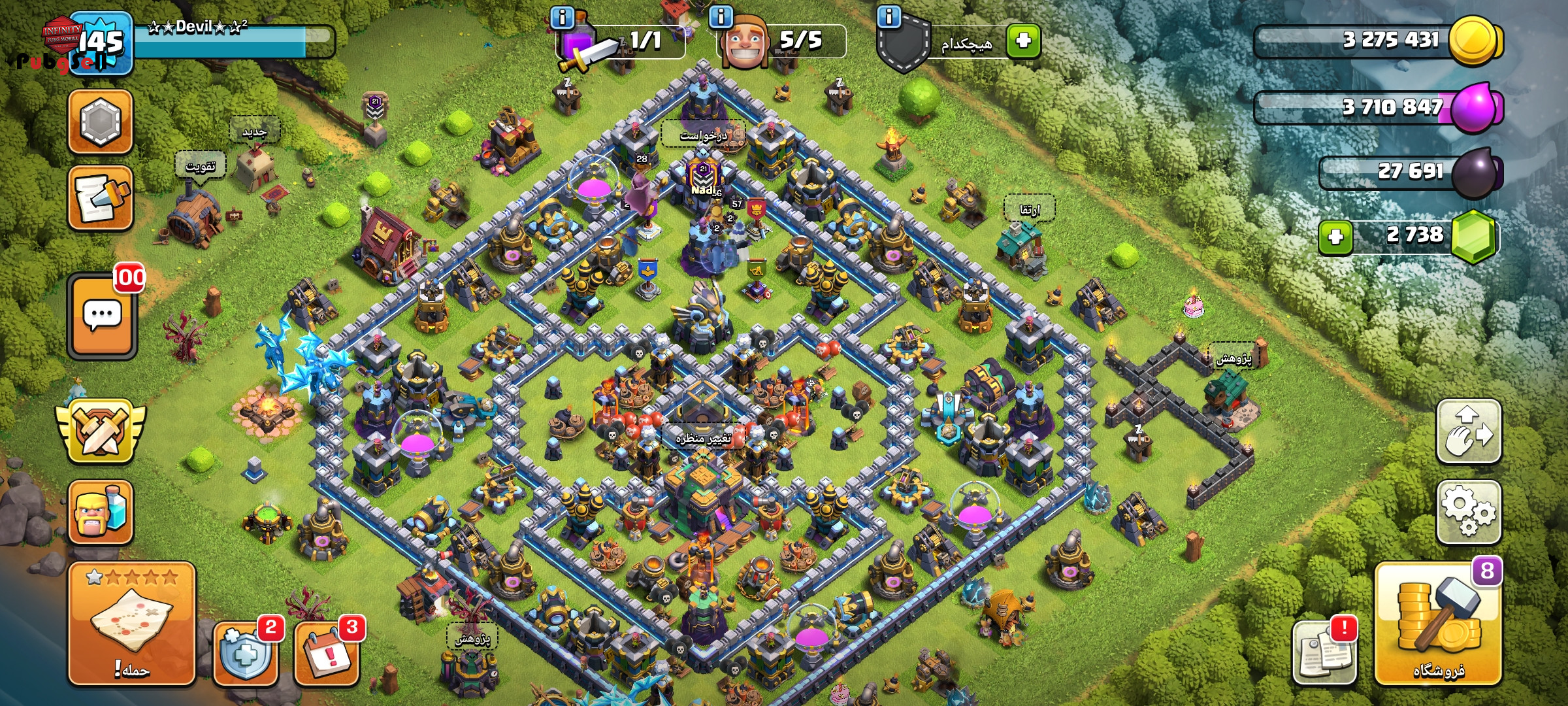Tap the Change Scenery label on base
The width and height of the screenshot is (1568, 706).
[x=703, y=437]
